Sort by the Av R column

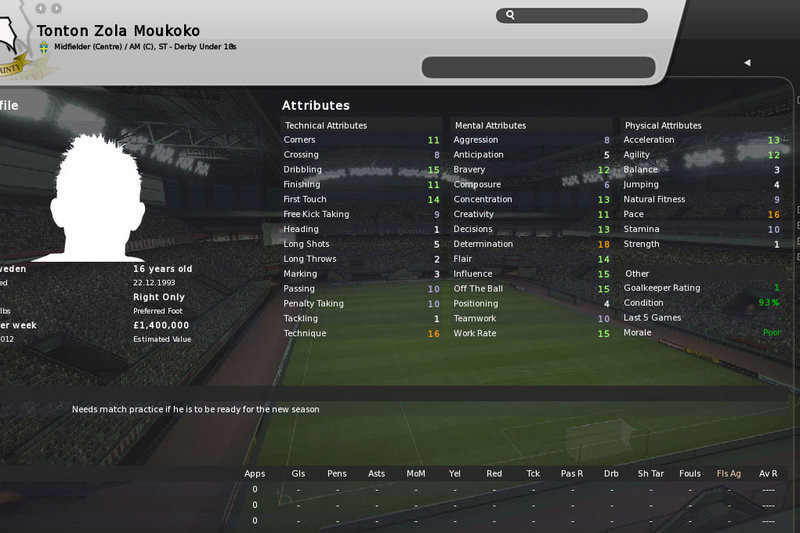(x=768, y=473)
